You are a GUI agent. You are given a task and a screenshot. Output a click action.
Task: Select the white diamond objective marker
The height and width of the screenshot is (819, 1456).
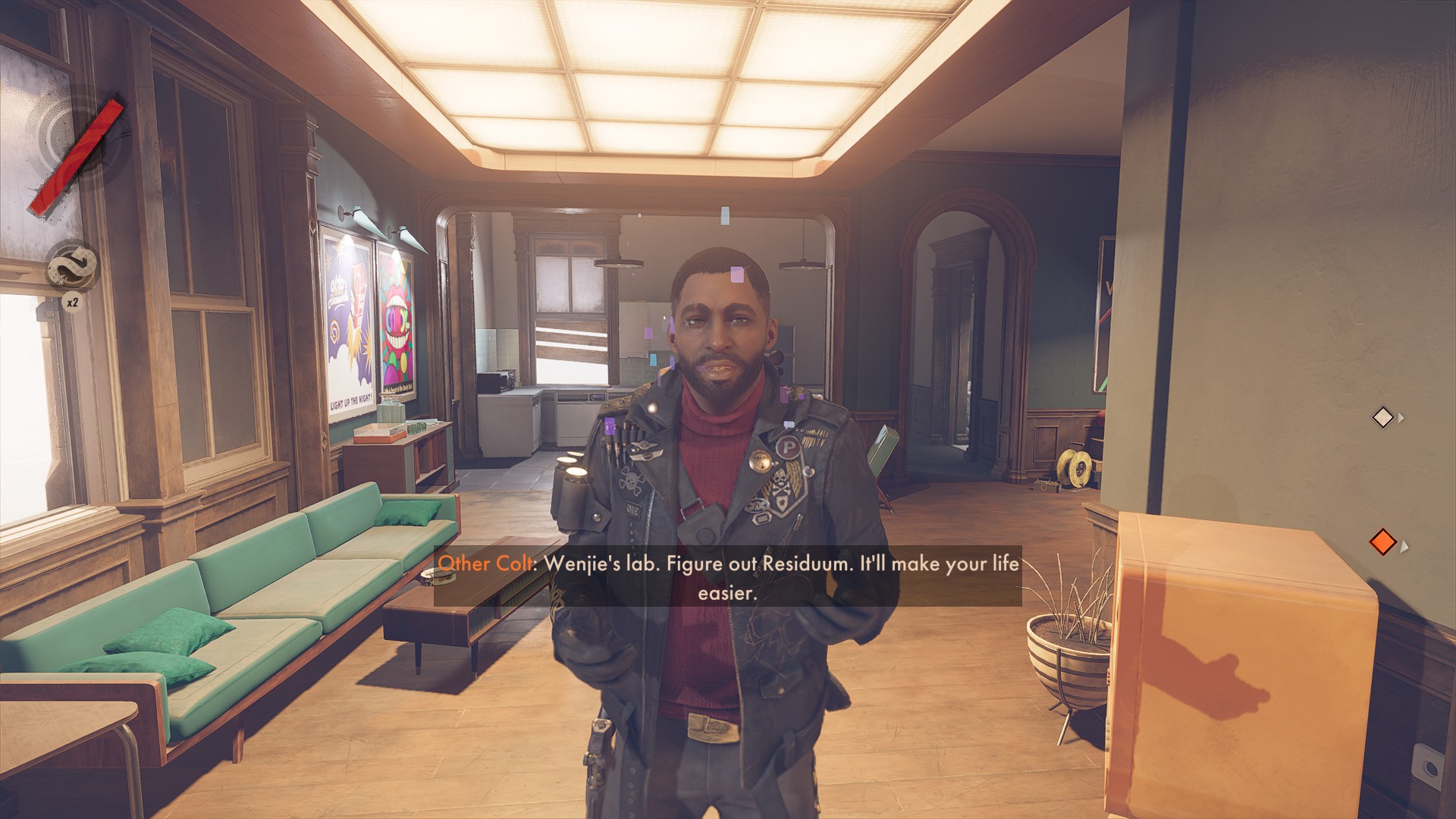point(1382,417)
